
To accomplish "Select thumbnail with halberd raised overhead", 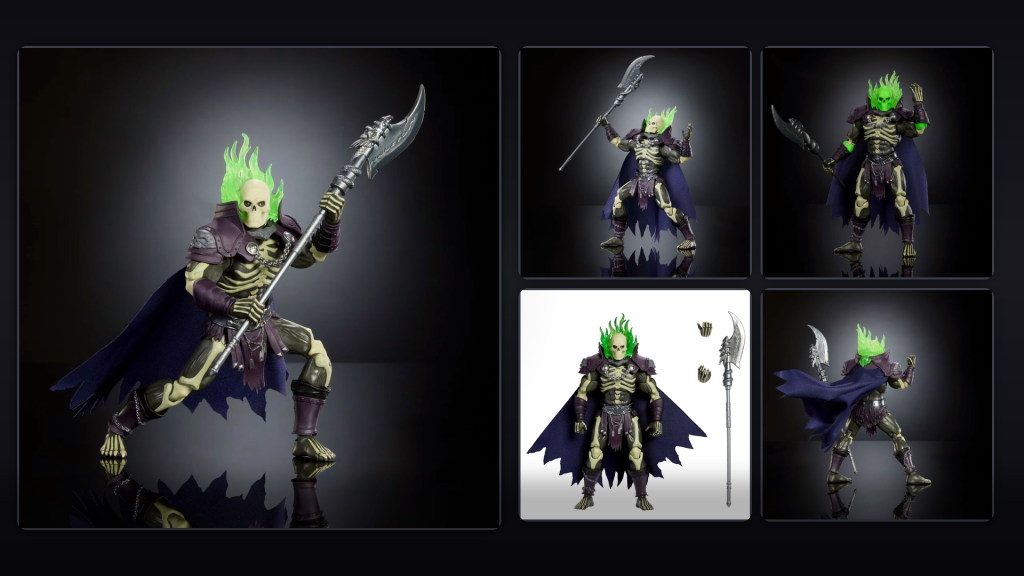I will click(634, 162).
